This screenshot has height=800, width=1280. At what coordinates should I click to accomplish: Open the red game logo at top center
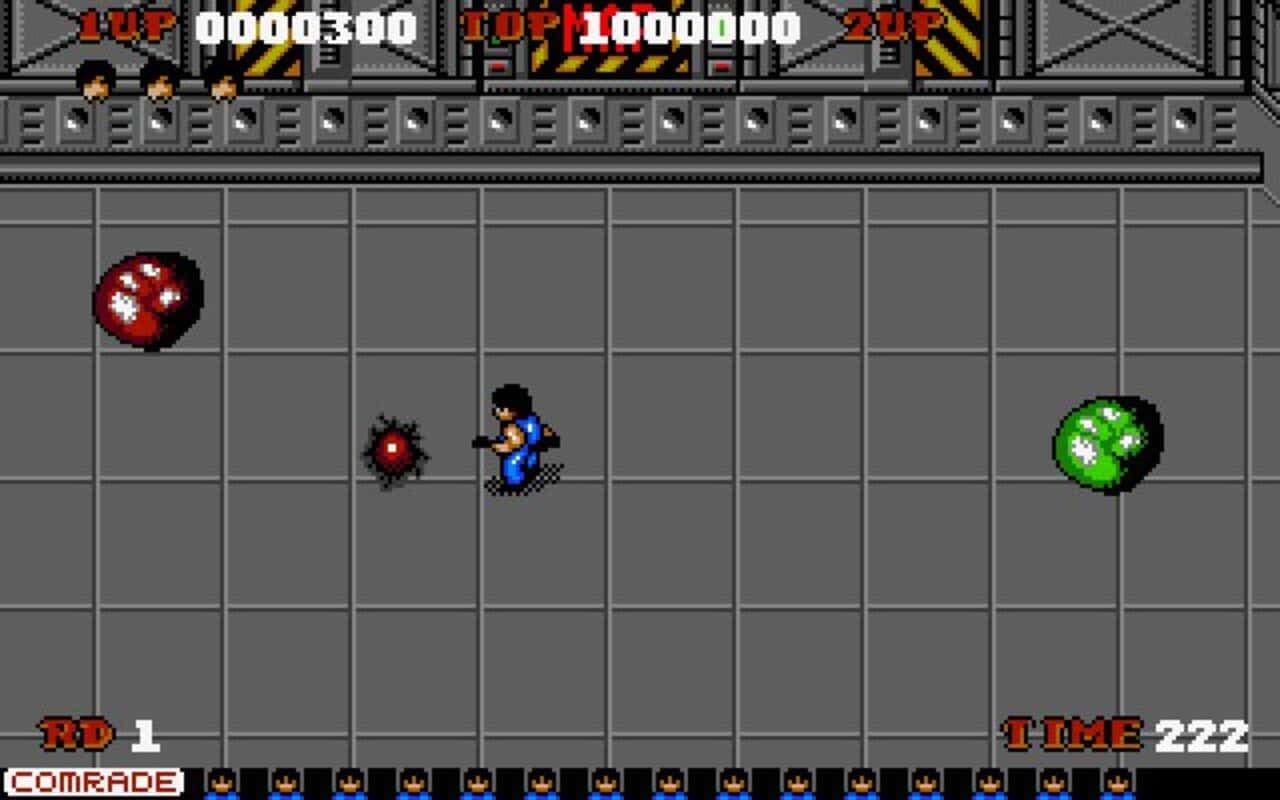click(597, 25)
